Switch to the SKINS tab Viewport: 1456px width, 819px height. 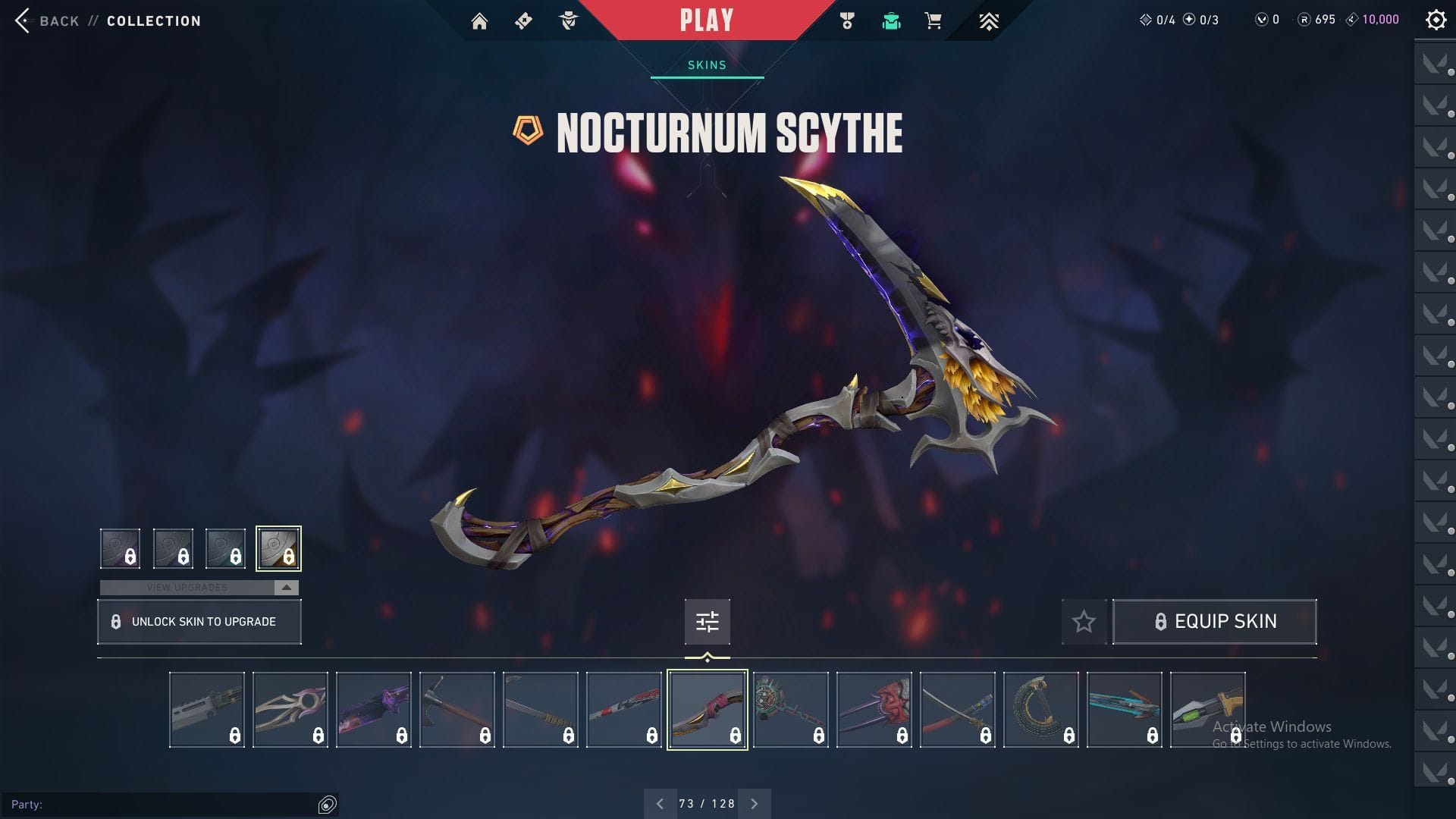click(x=705, y=64)
